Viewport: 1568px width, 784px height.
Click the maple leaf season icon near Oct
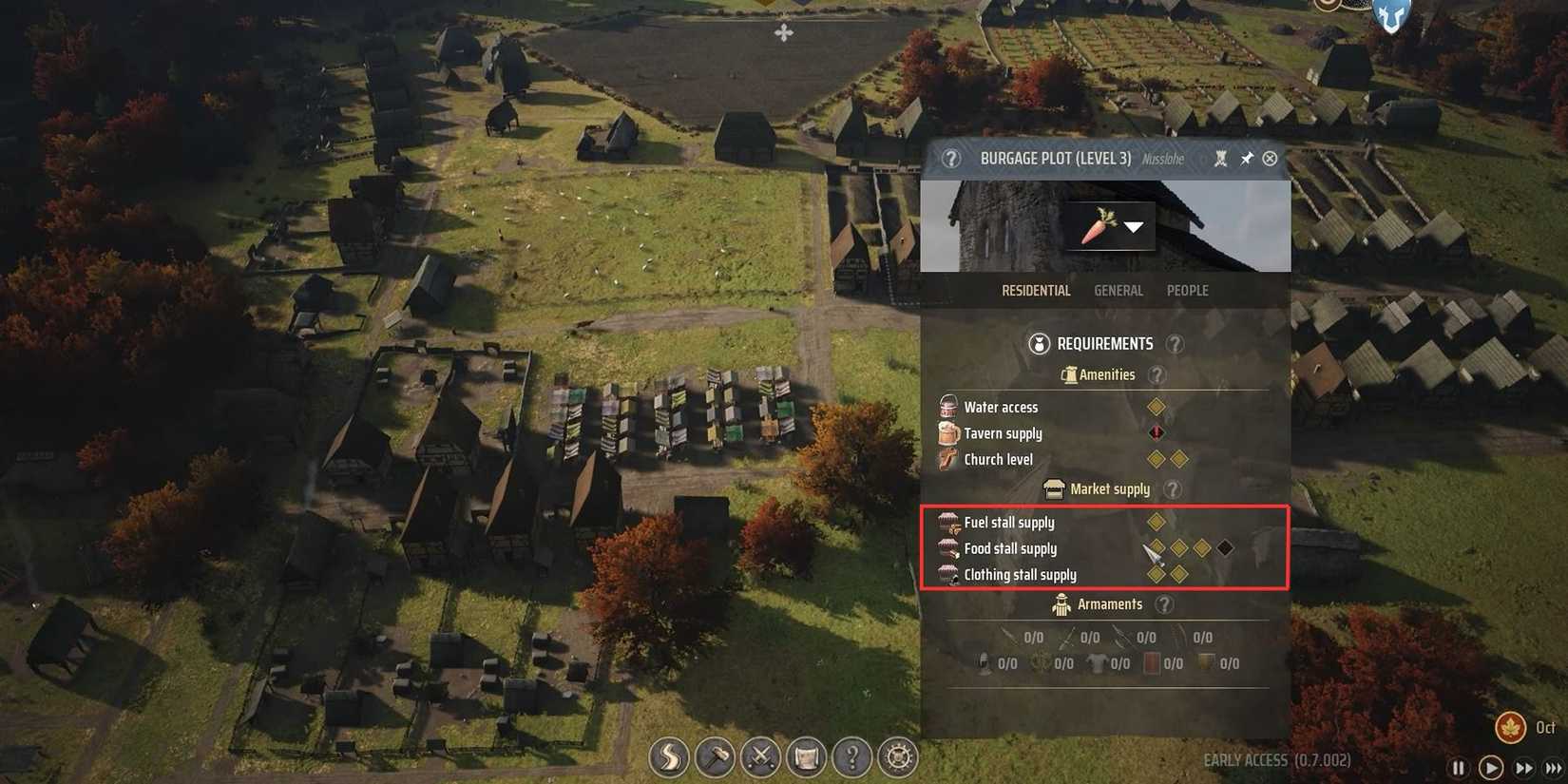point(1513,727)
